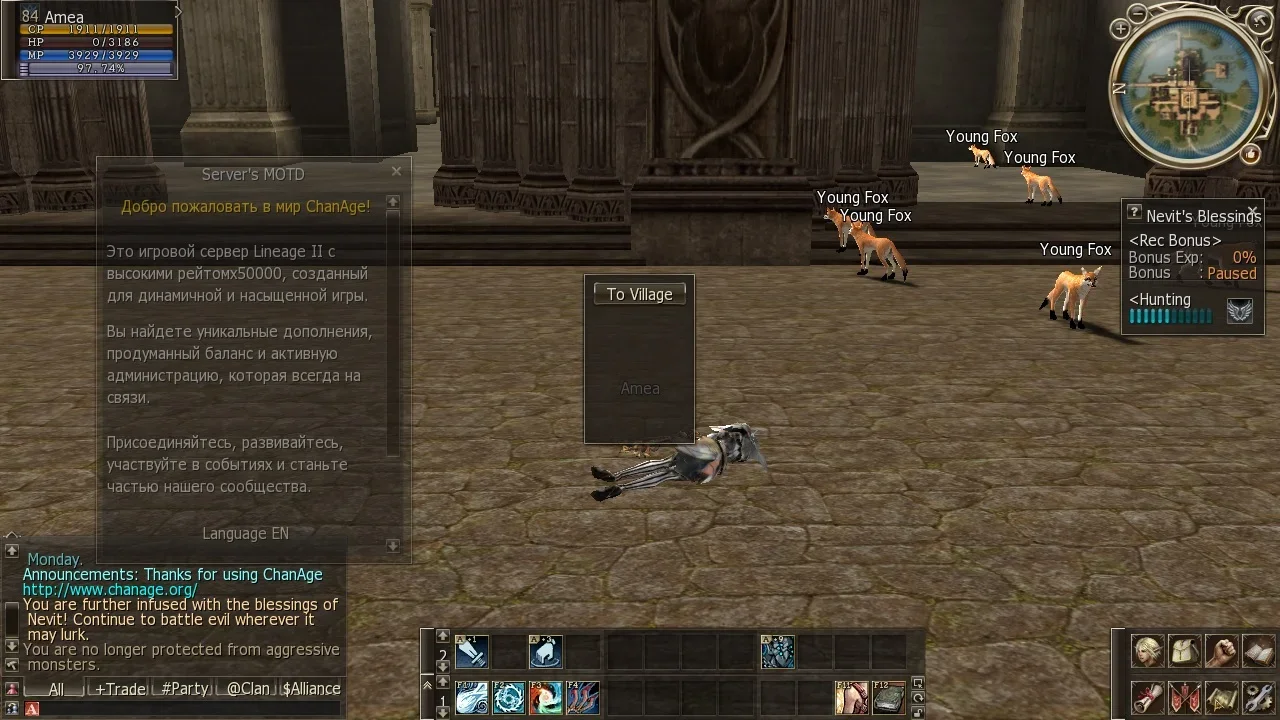1280x720 pixels.
Task: Click the thumbs-up recommendation icon by the minimap
Action: click(x=1250, y=153)
